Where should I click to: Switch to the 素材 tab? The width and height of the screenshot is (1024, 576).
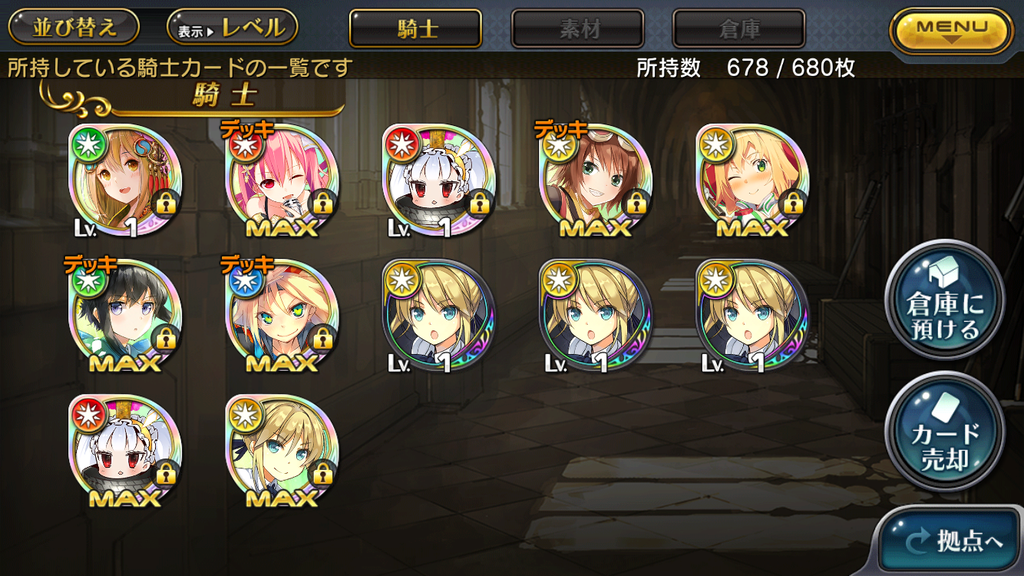[578, 29]
